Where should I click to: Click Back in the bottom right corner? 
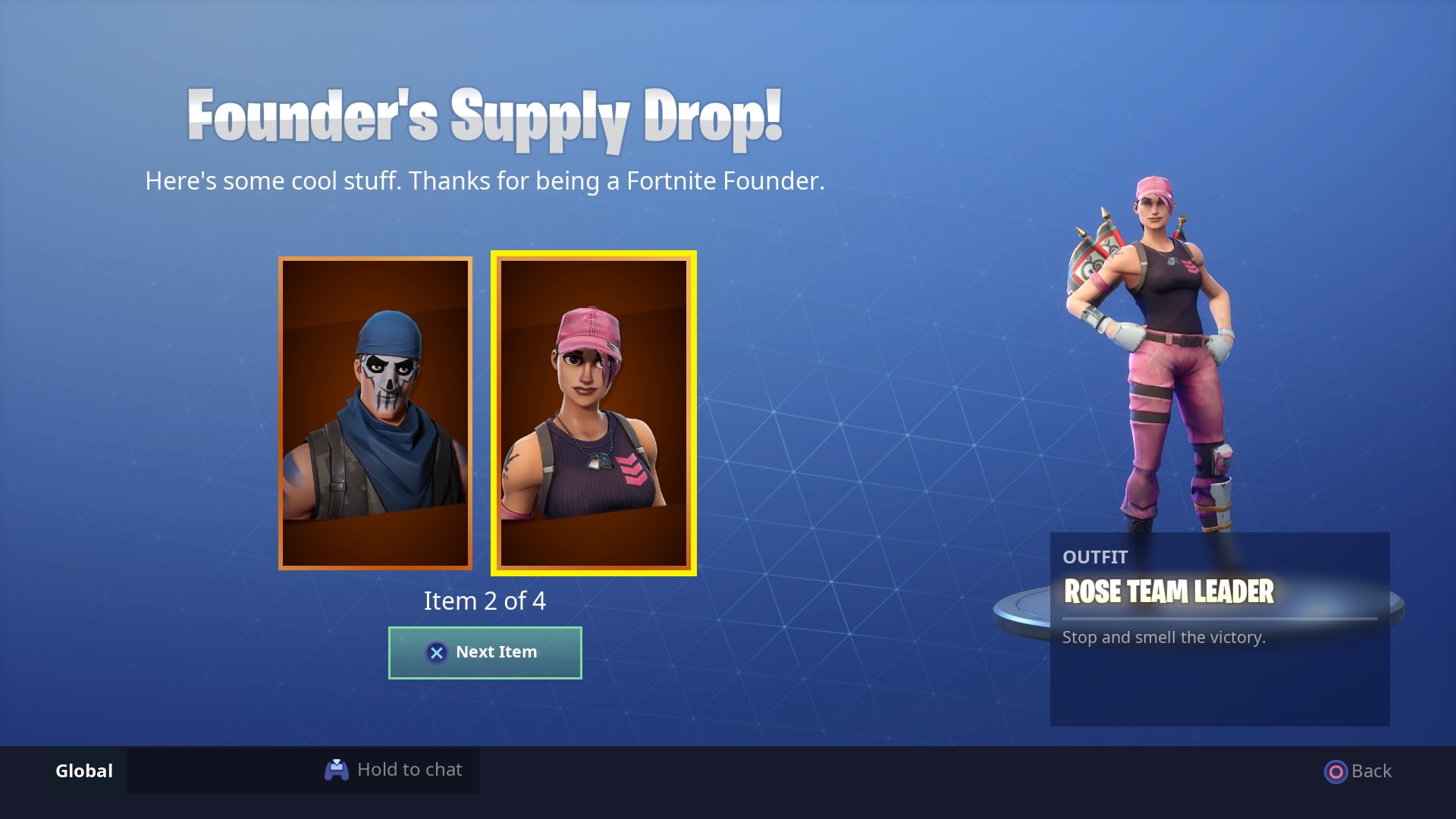(1357, 770)
